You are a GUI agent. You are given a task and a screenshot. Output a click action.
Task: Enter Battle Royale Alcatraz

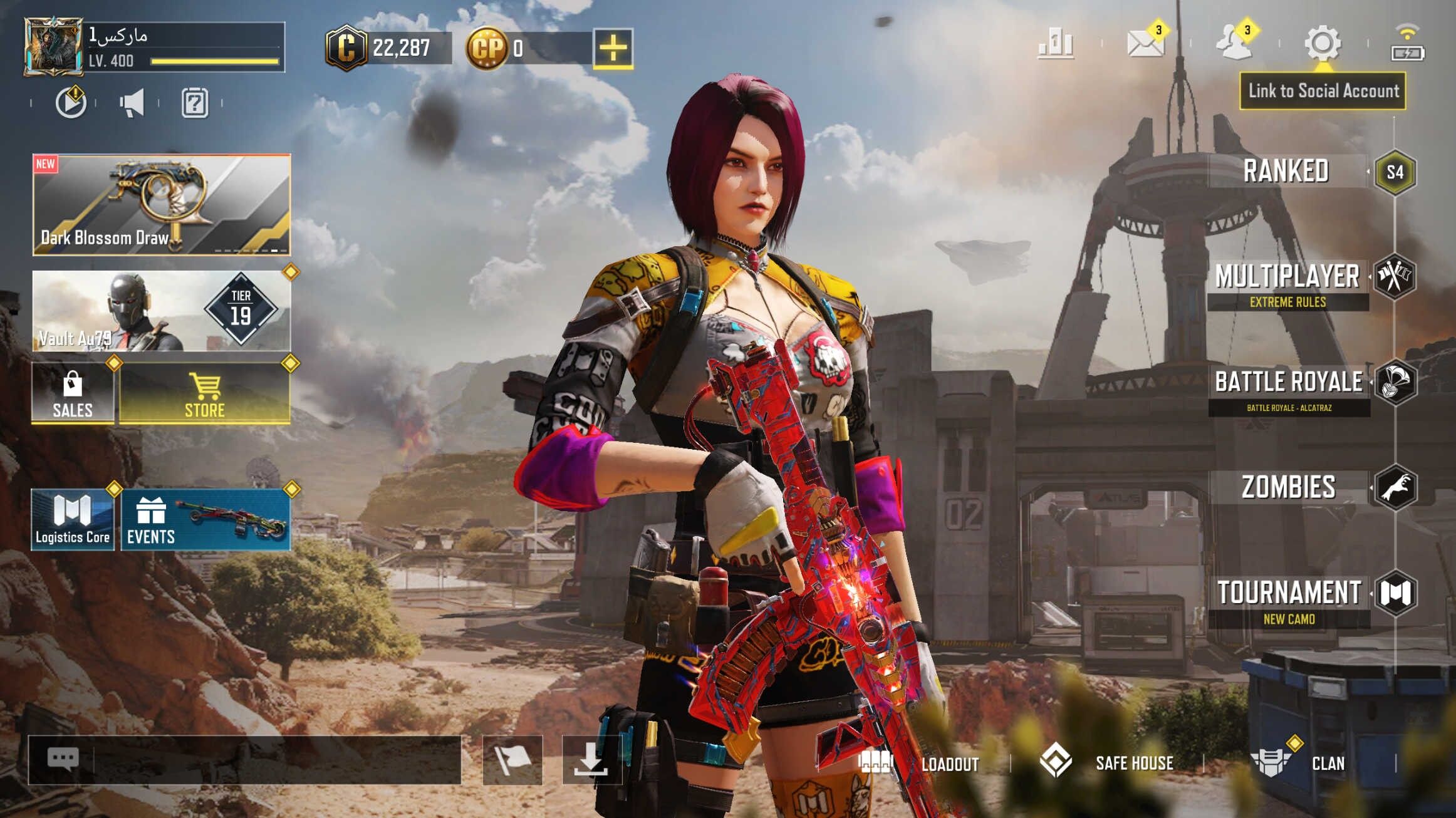1289,390
